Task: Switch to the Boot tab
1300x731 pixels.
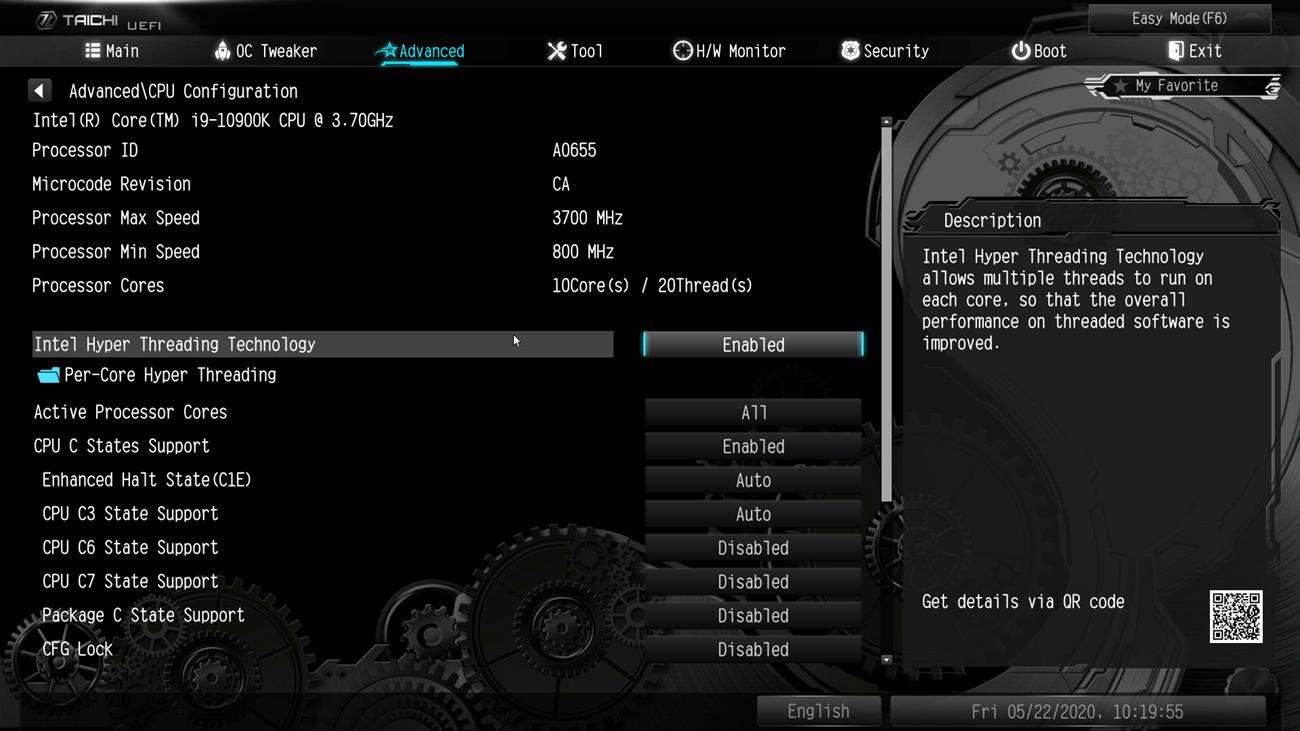Action: coord(1038,51)
